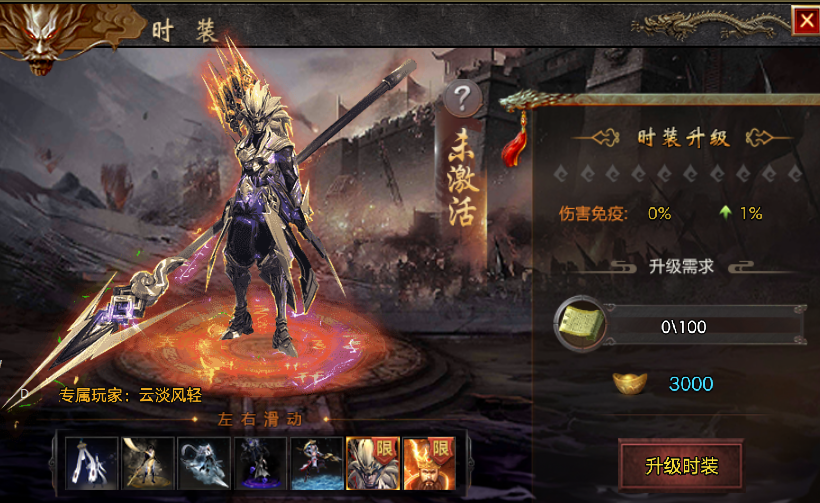Viewport: 820px width, 503px height.
Task: Choose the white-haired limited costume thumbnail
Action: click(372, 463)
